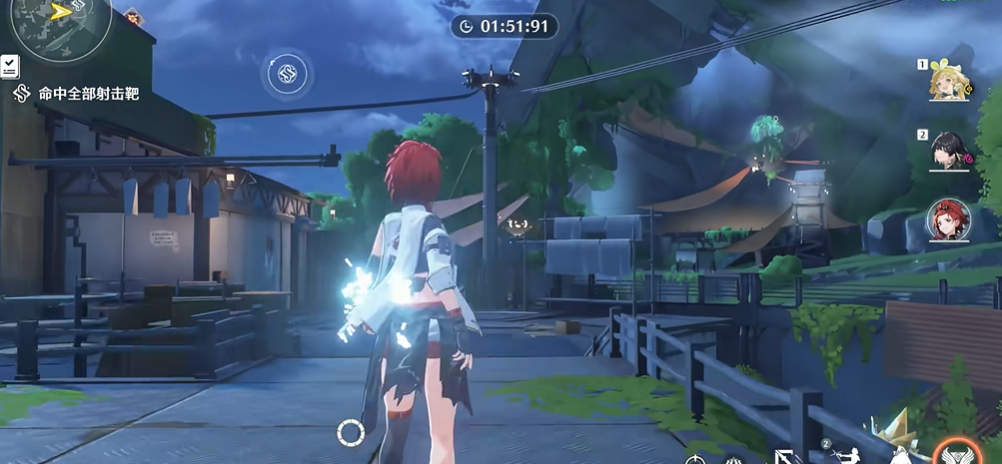Switch to the blonde character portrait
The height and width of the screenshot is (464, 1002).
(x=947, y=82)
